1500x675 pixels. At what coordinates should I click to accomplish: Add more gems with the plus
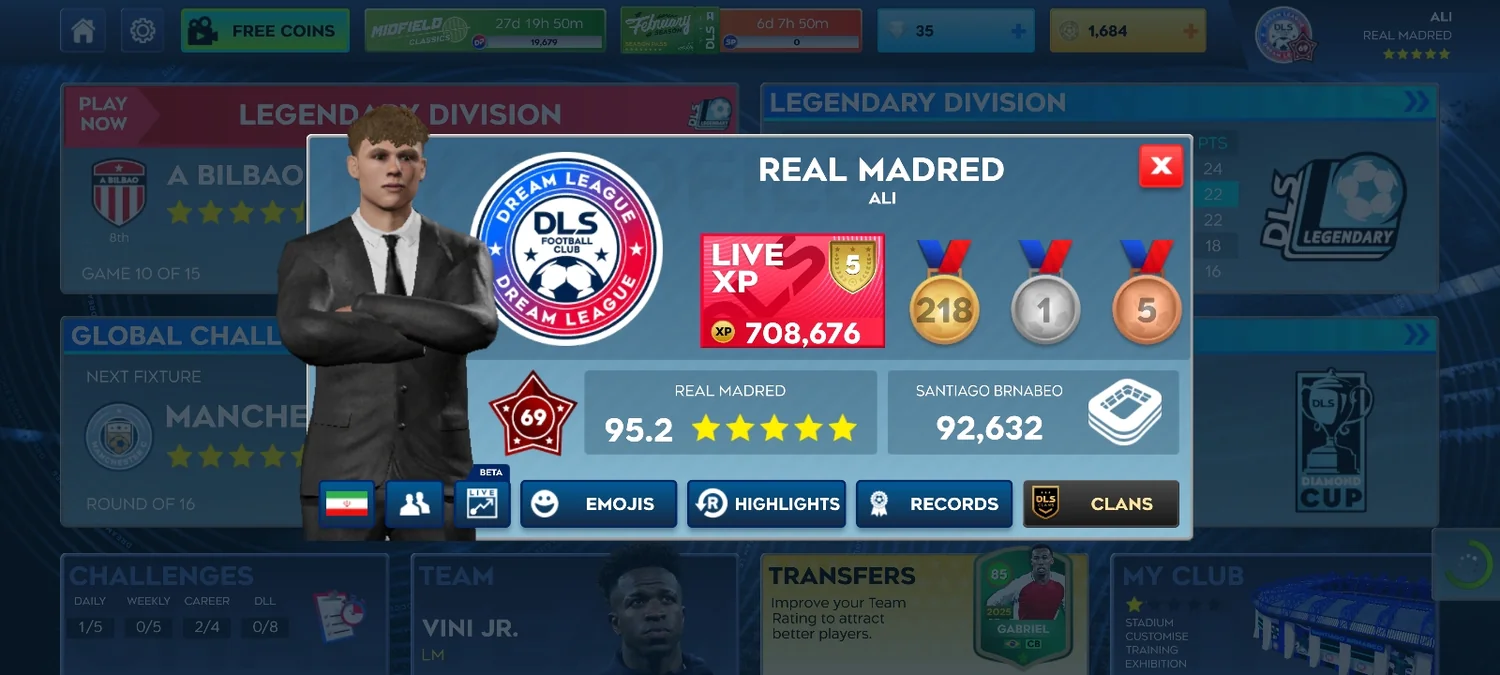point(1018,31)
